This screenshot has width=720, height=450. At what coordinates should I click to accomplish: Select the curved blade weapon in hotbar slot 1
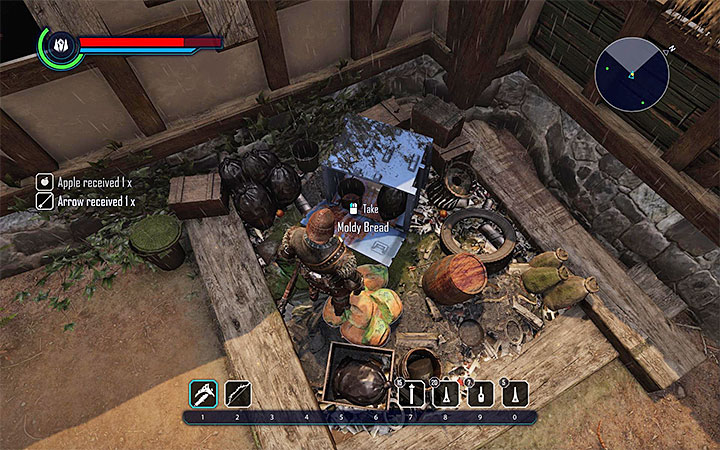203,393
